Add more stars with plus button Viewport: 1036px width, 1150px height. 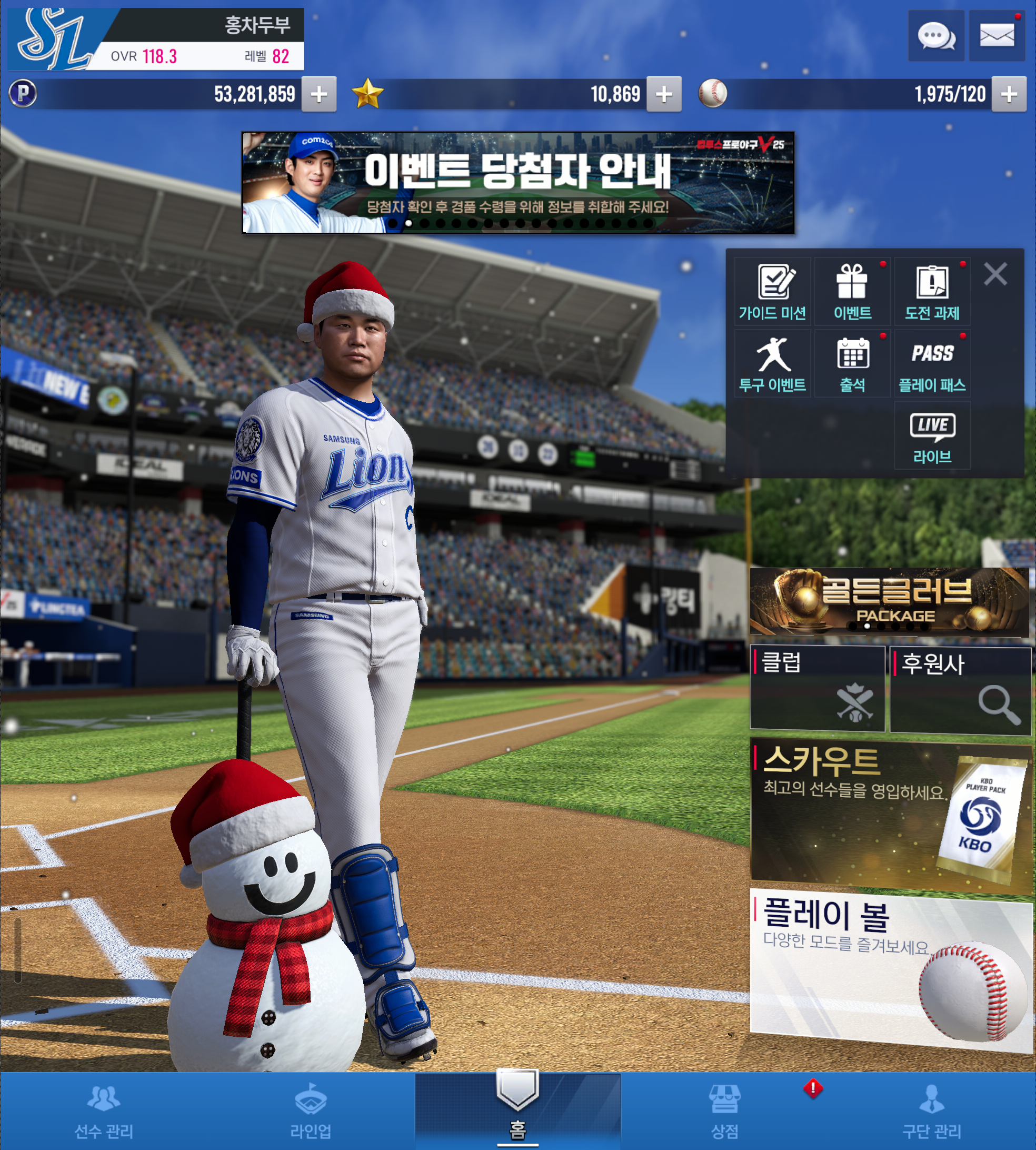click(x=664, y=94)
